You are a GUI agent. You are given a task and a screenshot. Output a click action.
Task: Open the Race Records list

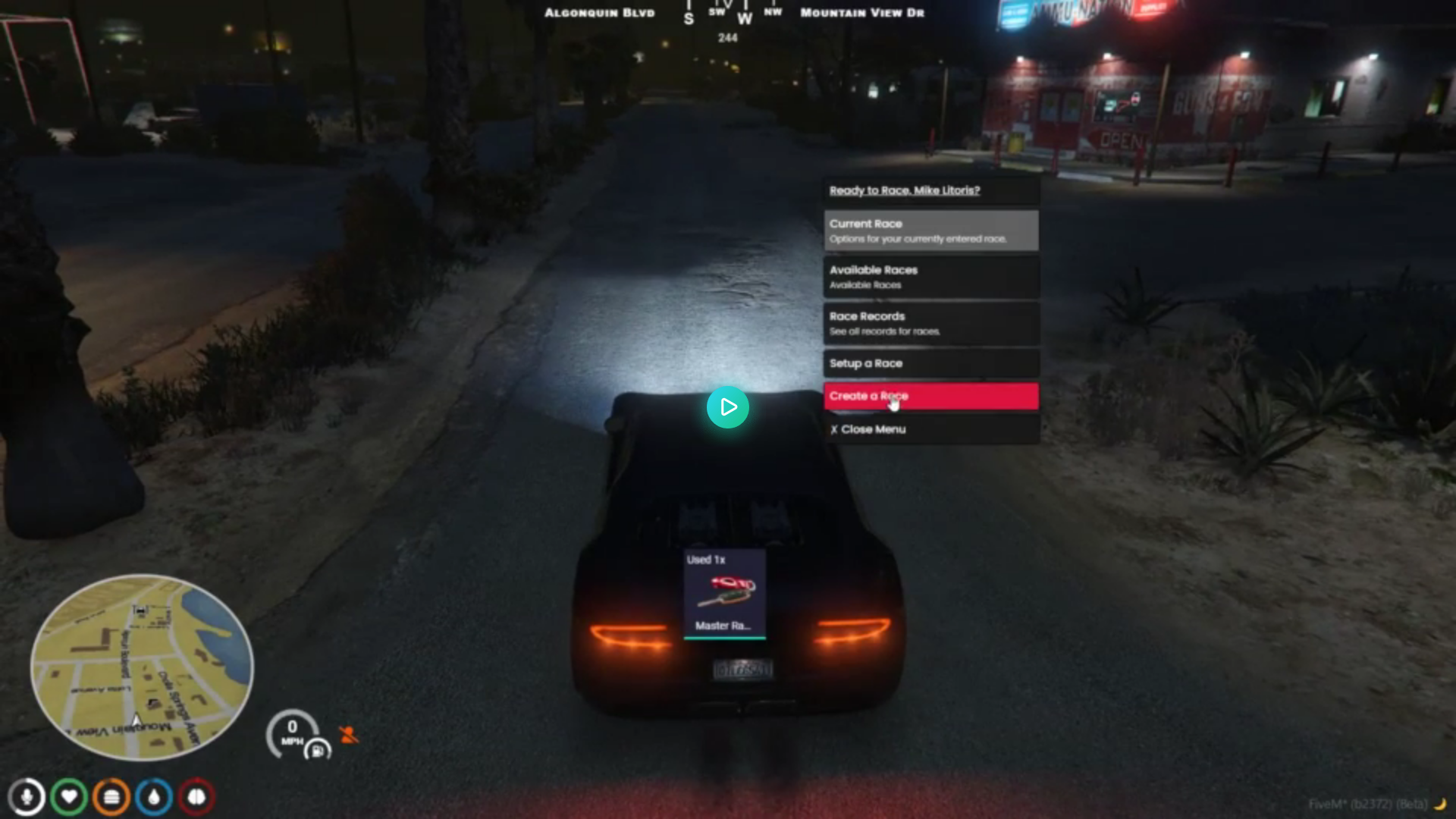tap(930, 323)
